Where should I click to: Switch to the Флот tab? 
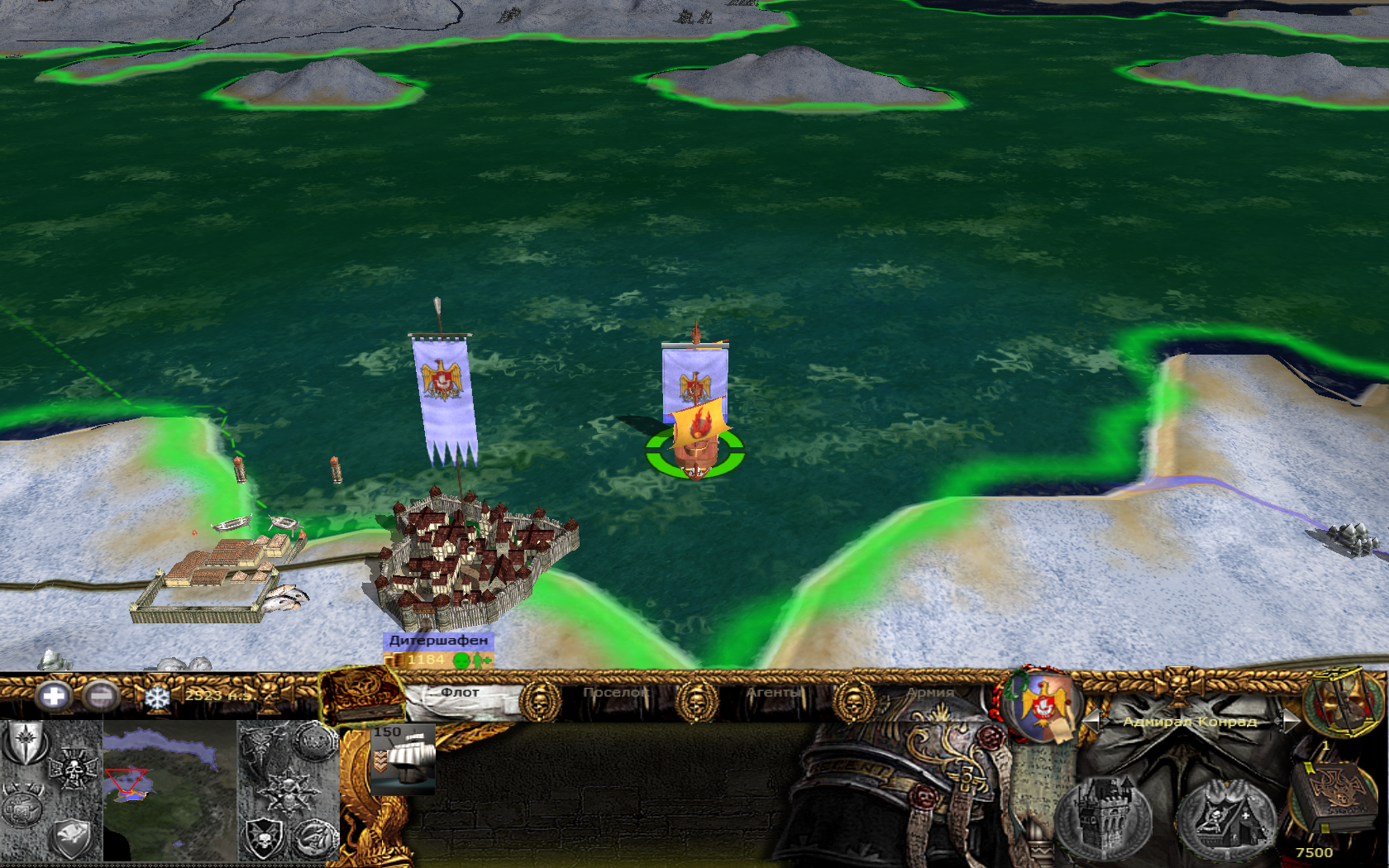click(460, 693)
